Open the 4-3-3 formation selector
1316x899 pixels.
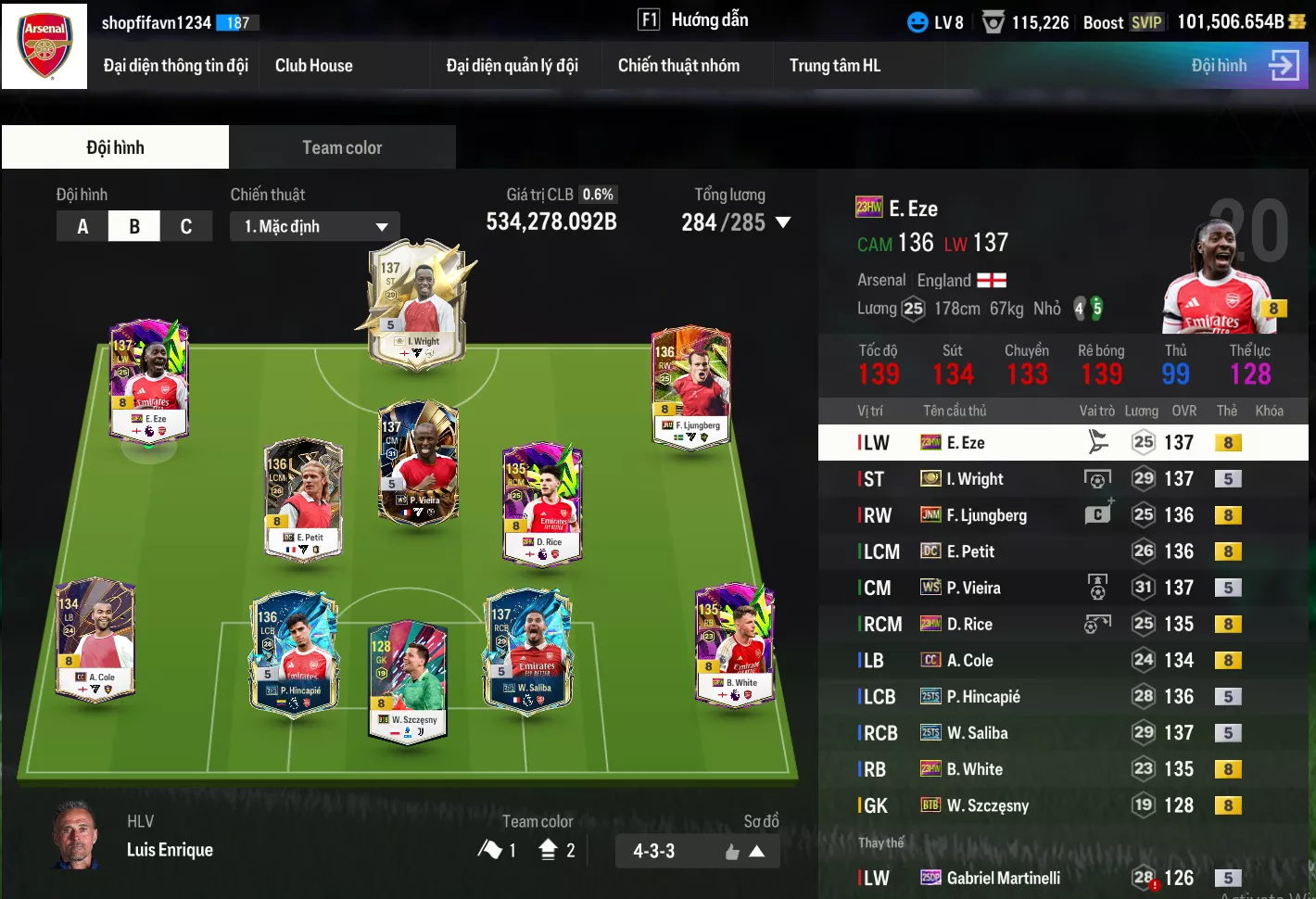point(697,851)
